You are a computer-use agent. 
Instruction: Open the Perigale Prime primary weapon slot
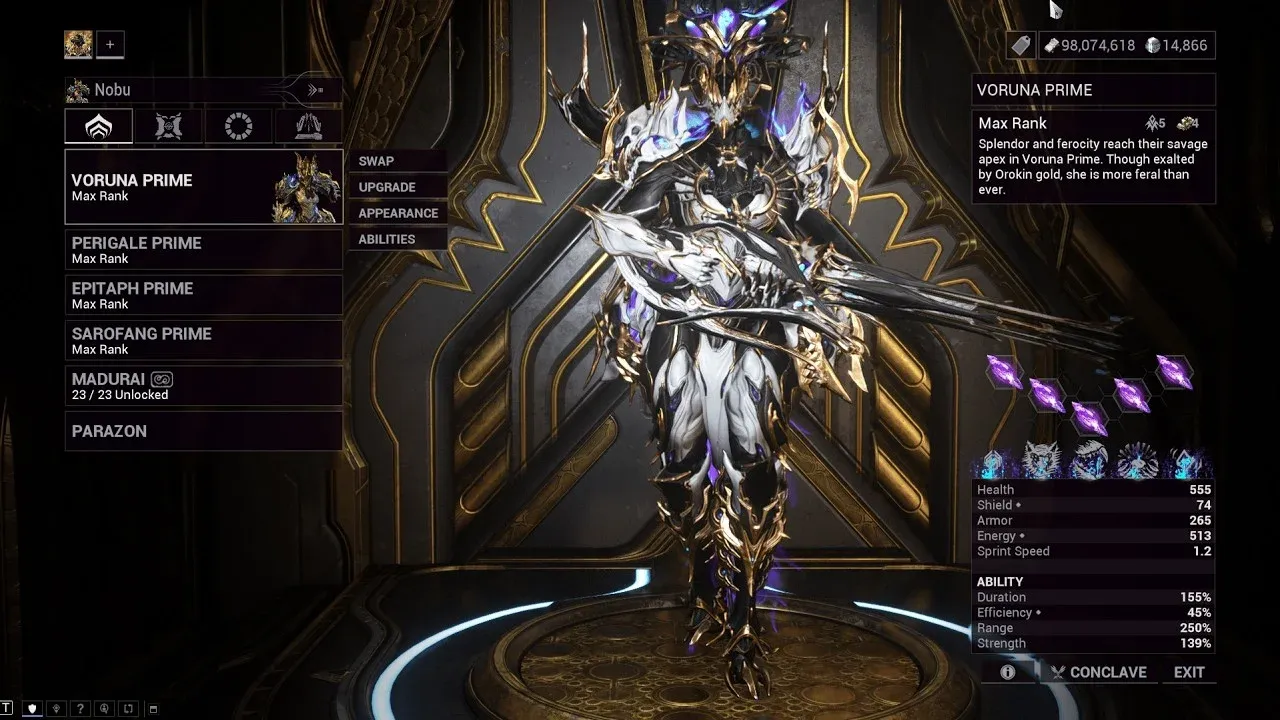[x=203, y=250]
